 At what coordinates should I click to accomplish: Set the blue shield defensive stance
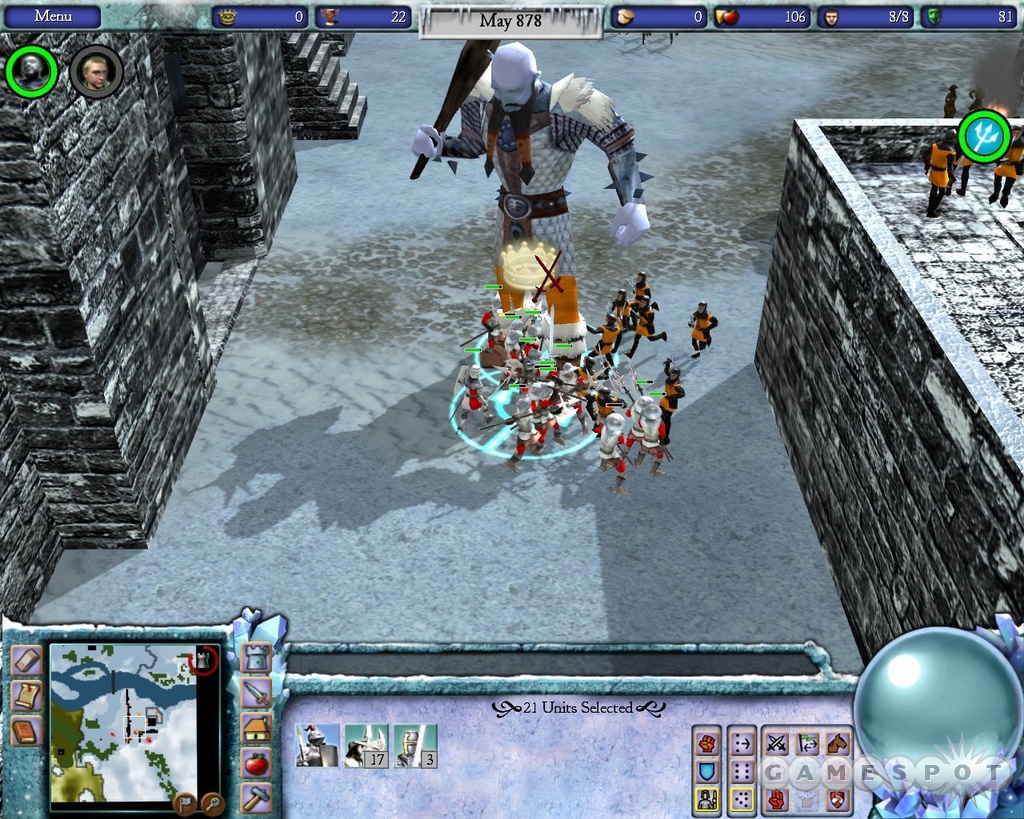click(x=707, y=771)
